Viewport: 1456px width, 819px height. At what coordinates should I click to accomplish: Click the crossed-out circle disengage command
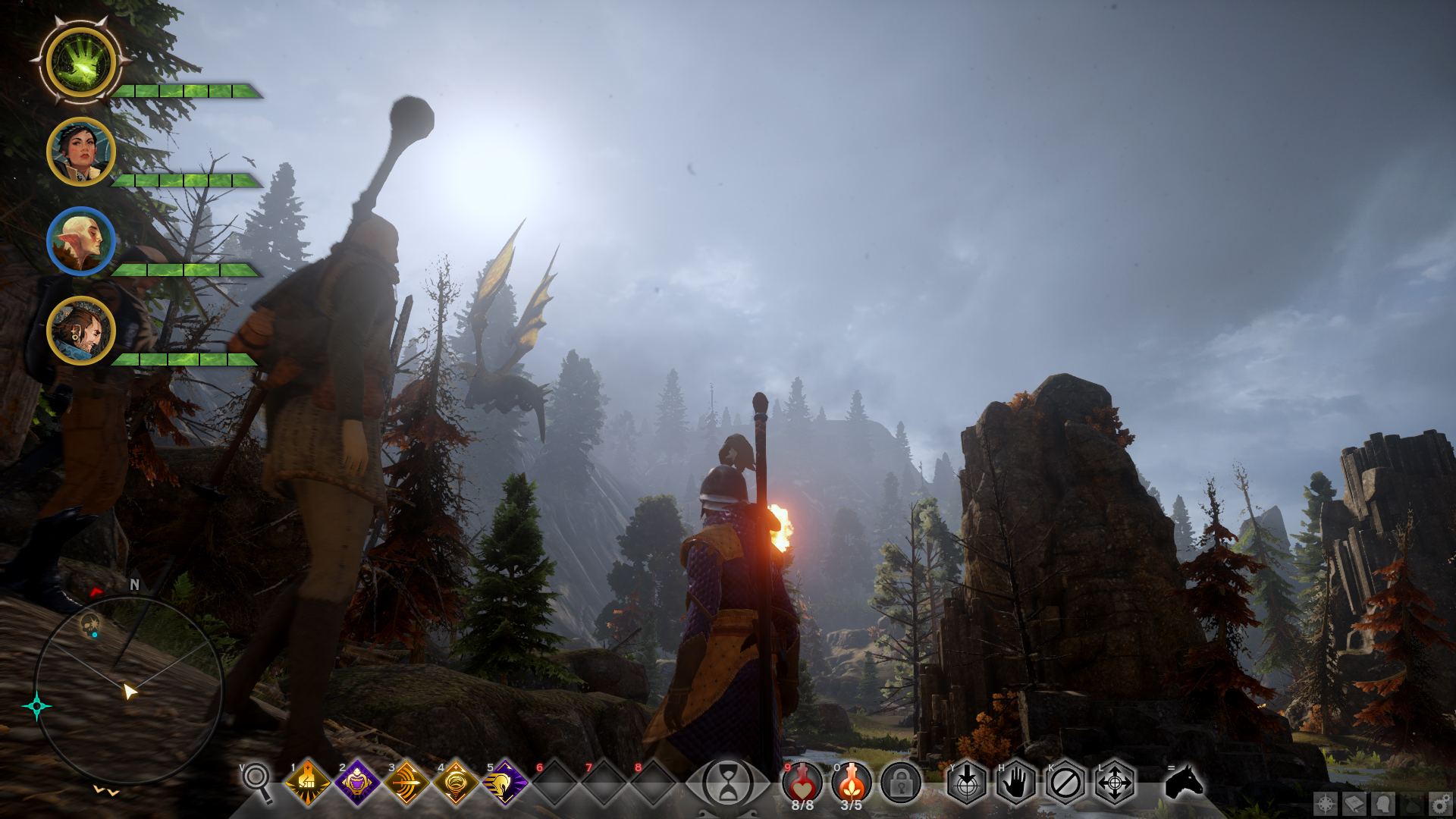[1065, 783]
